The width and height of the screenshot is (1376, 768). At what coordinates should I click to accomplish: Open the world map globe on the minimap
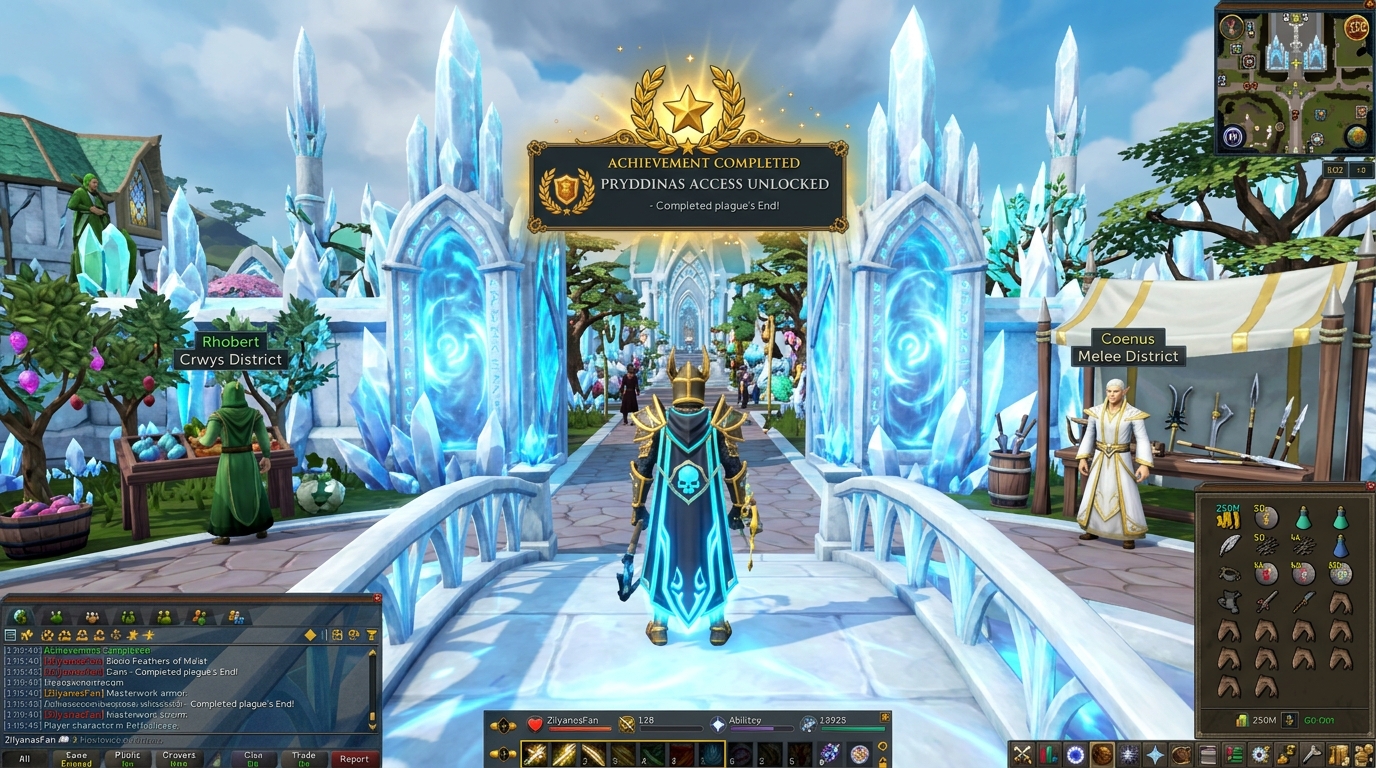[1356, 136]
